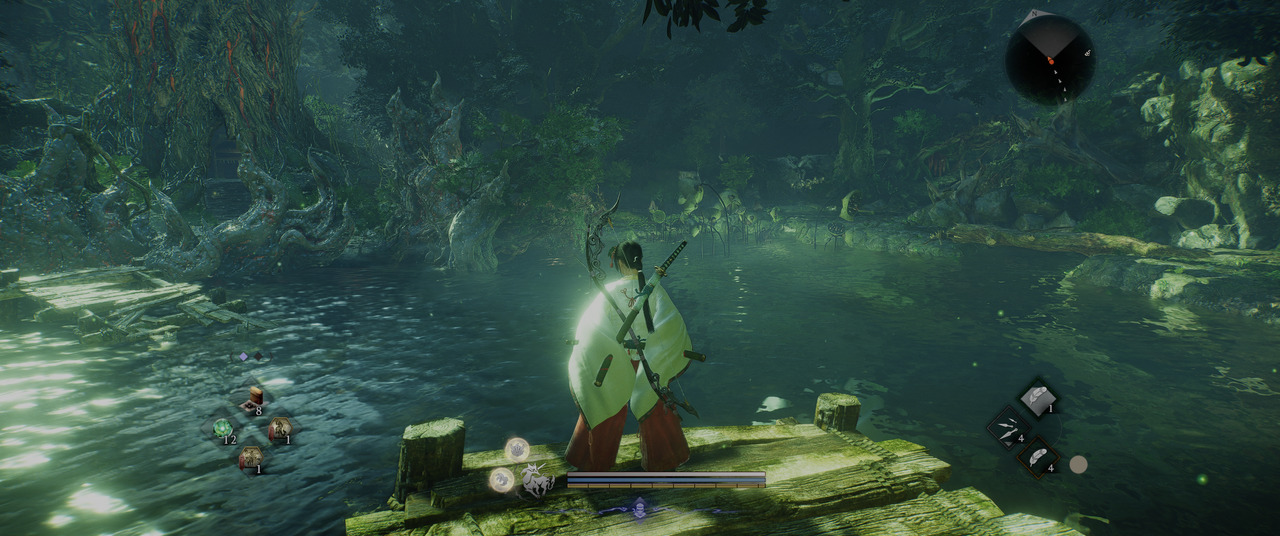Screen dimensions: 1280x536
Task: Use the green orb item with count 12
Action: point(224,429)
